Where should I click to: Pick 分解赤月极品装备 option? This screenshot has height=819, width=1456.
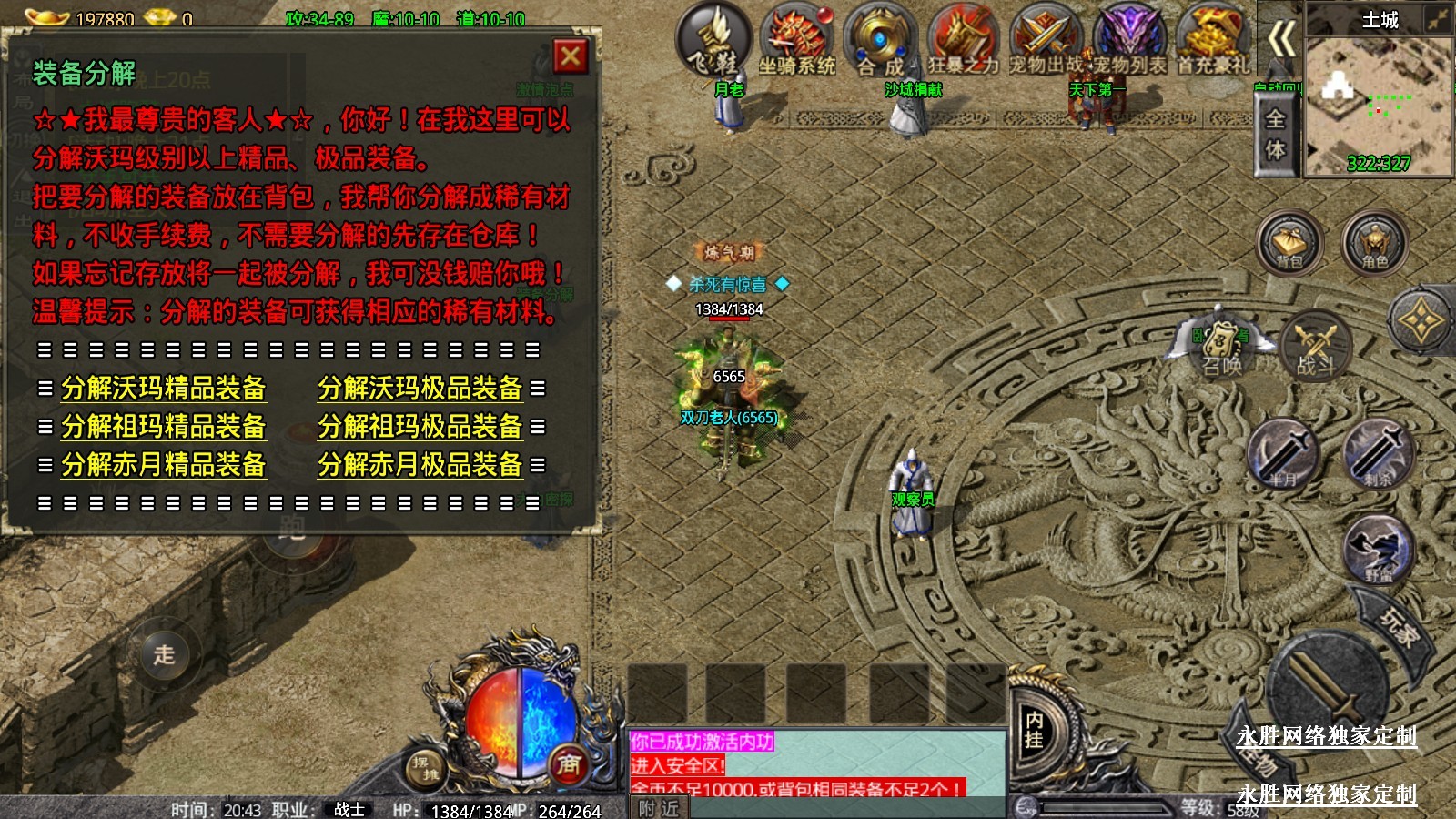pyautogui.click(x=420, y=465)
